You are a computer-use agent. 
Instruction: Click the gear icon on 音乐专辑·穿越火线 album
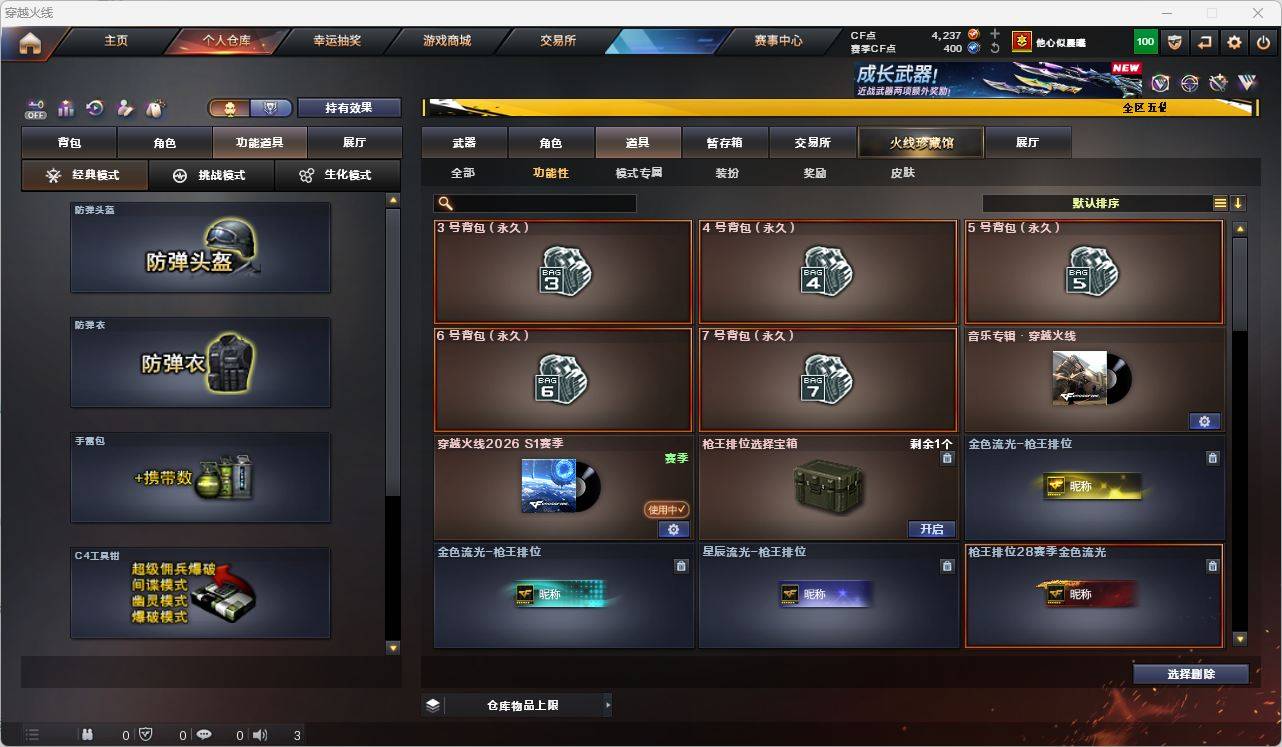[1204, 421]
